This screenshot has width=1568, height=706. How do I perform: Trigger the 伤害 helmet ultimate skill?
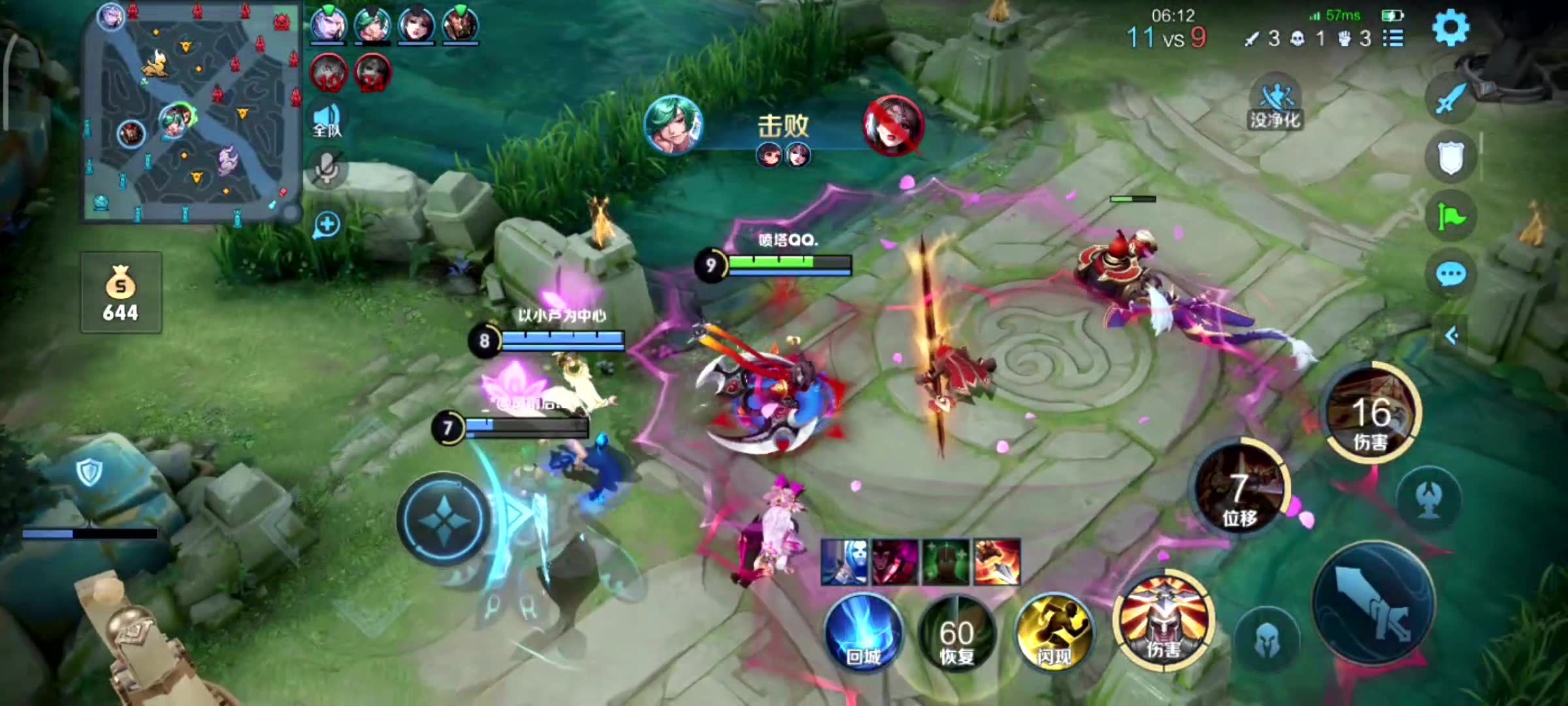click(1164, 621)
